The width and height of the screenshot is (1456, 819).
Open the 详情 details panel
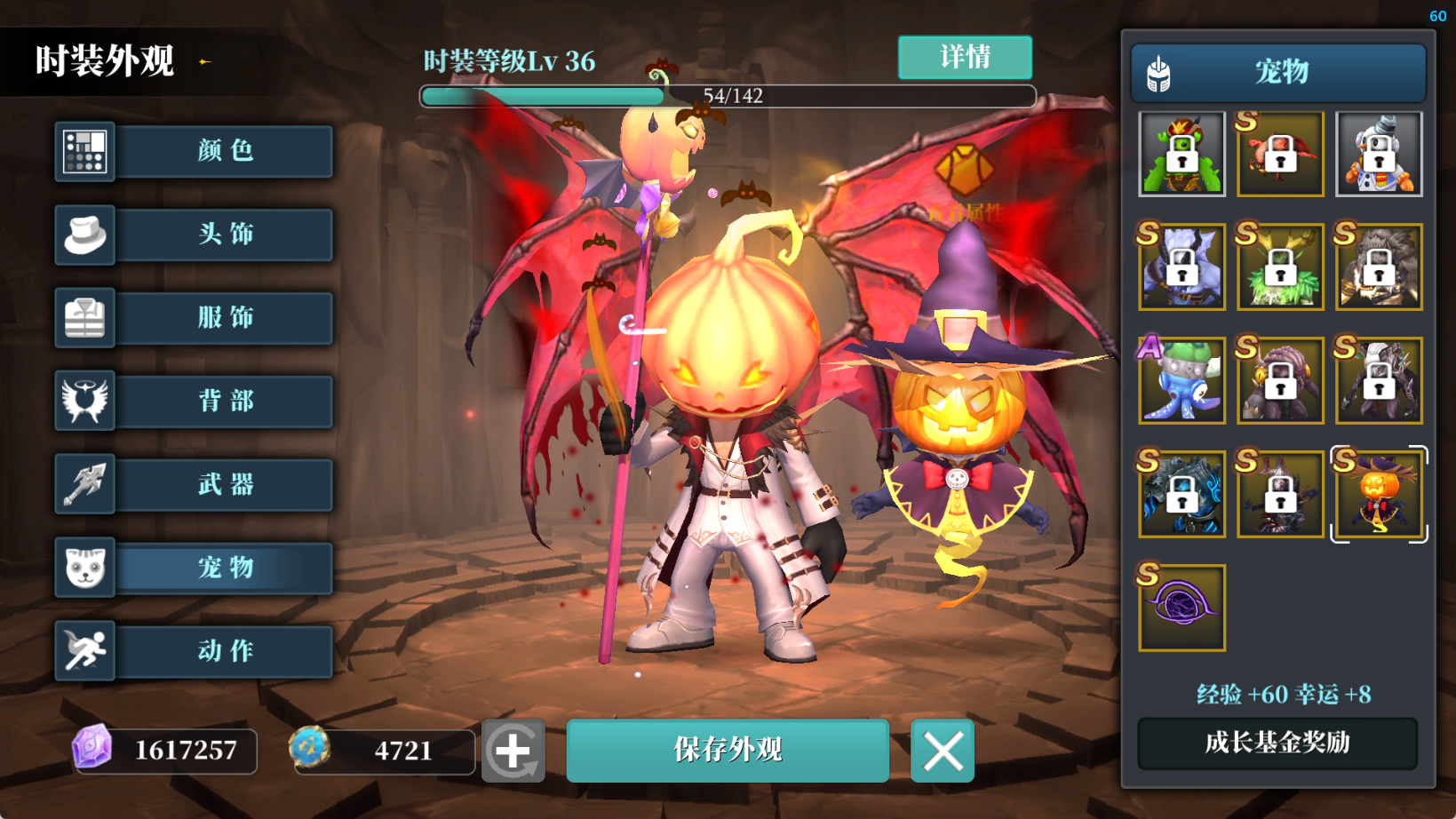965,58
